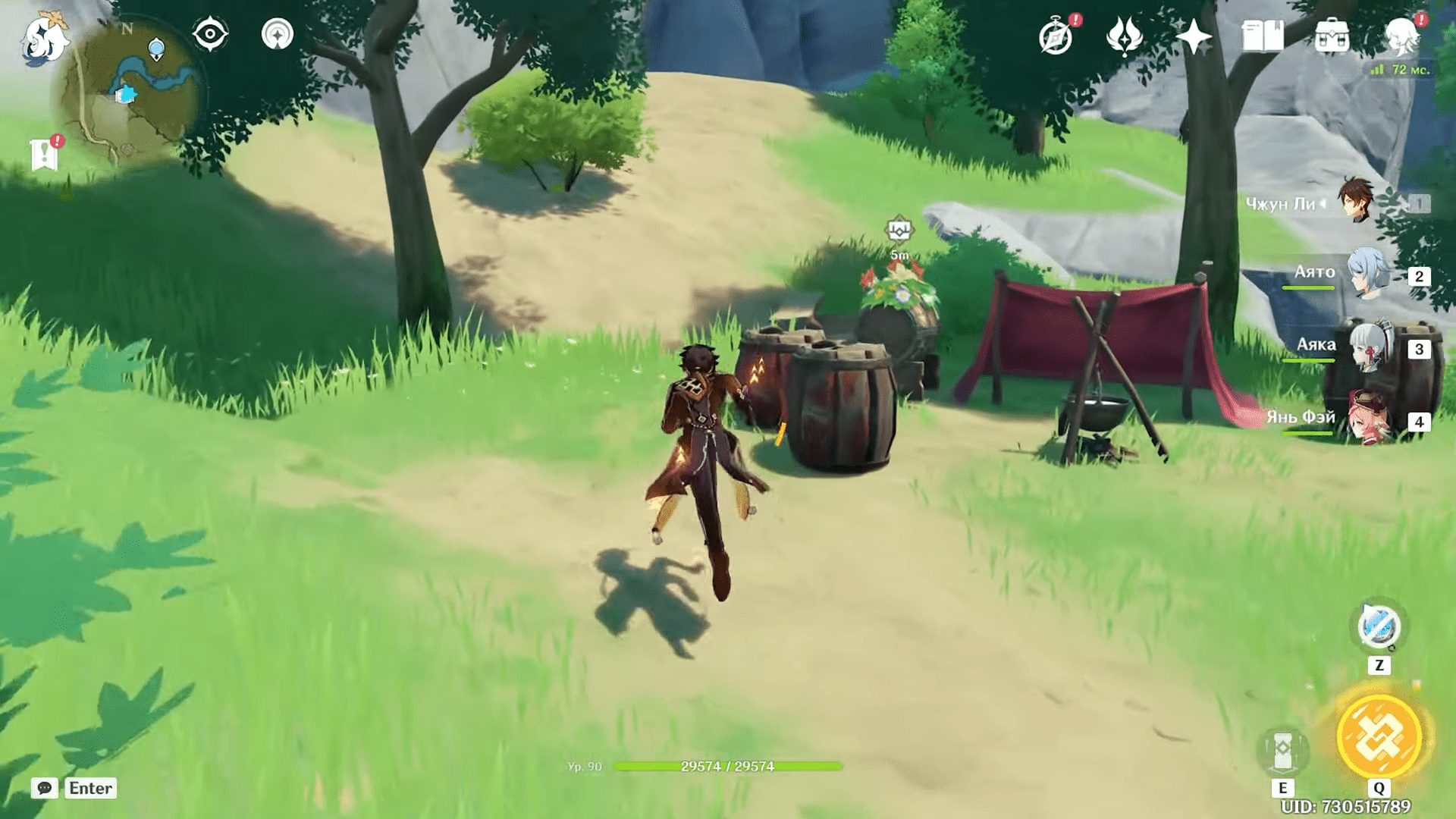Open the Wish star icon
The height and width of the screenshot is (819, 1456).
click(x=1193, y=36)
